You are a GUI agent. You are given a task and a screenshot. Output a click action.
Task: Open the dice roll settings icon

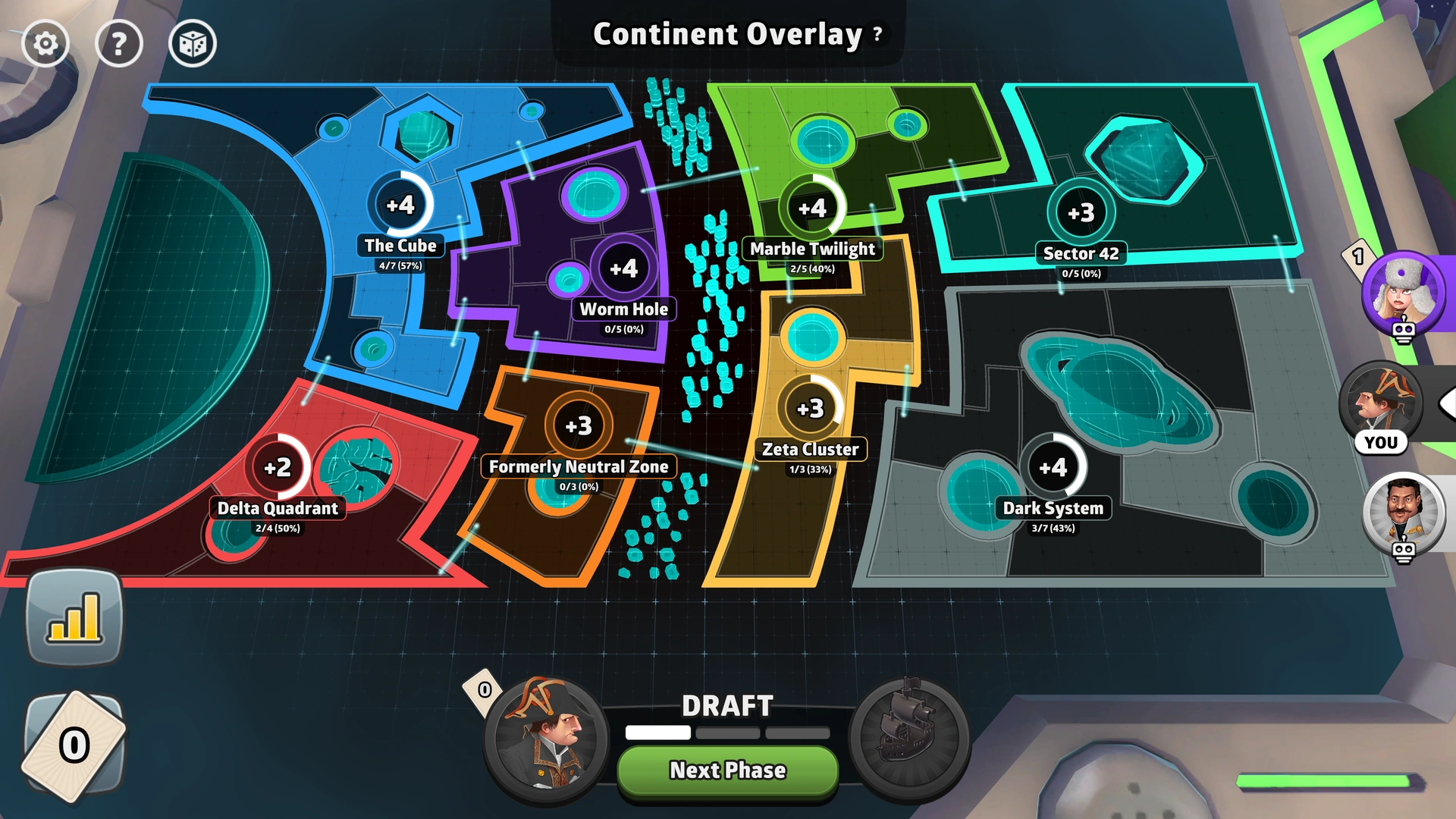(x=193, y=43)
